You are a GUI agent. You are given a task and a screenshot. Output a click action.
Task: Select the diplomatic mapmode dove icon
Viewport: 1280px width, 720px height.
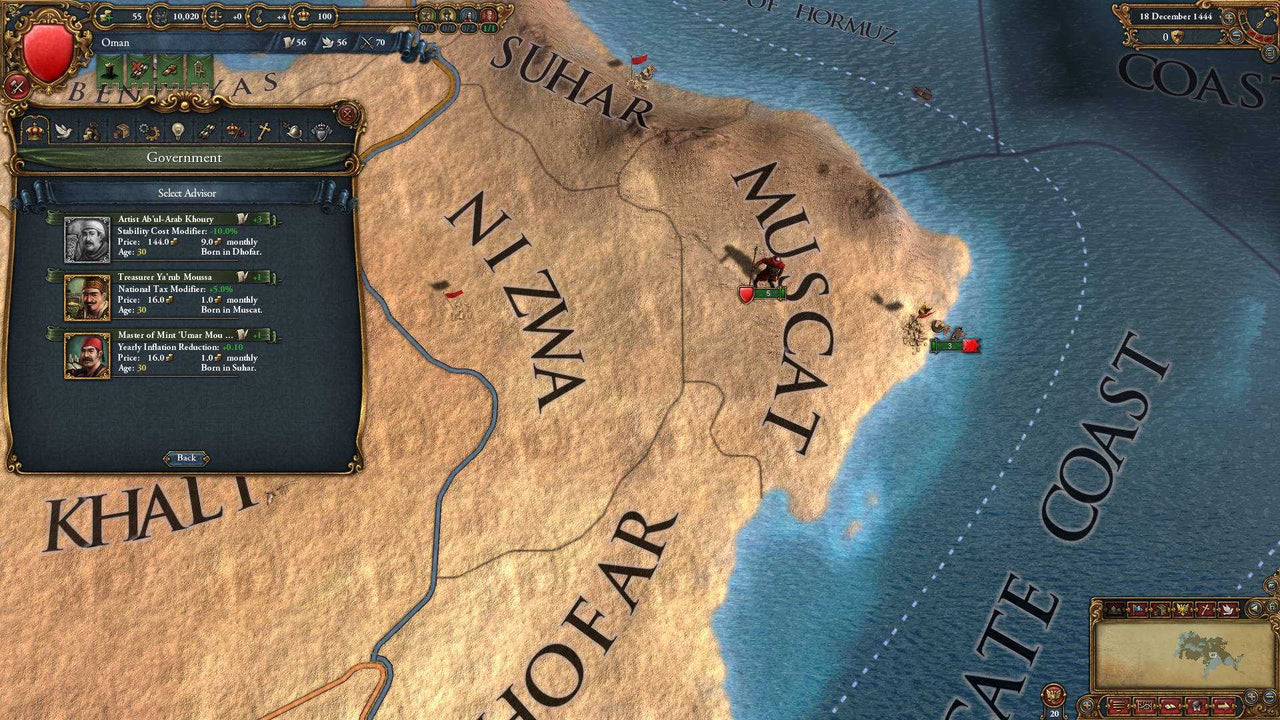pyautogui.click(x=1228, y=609)
